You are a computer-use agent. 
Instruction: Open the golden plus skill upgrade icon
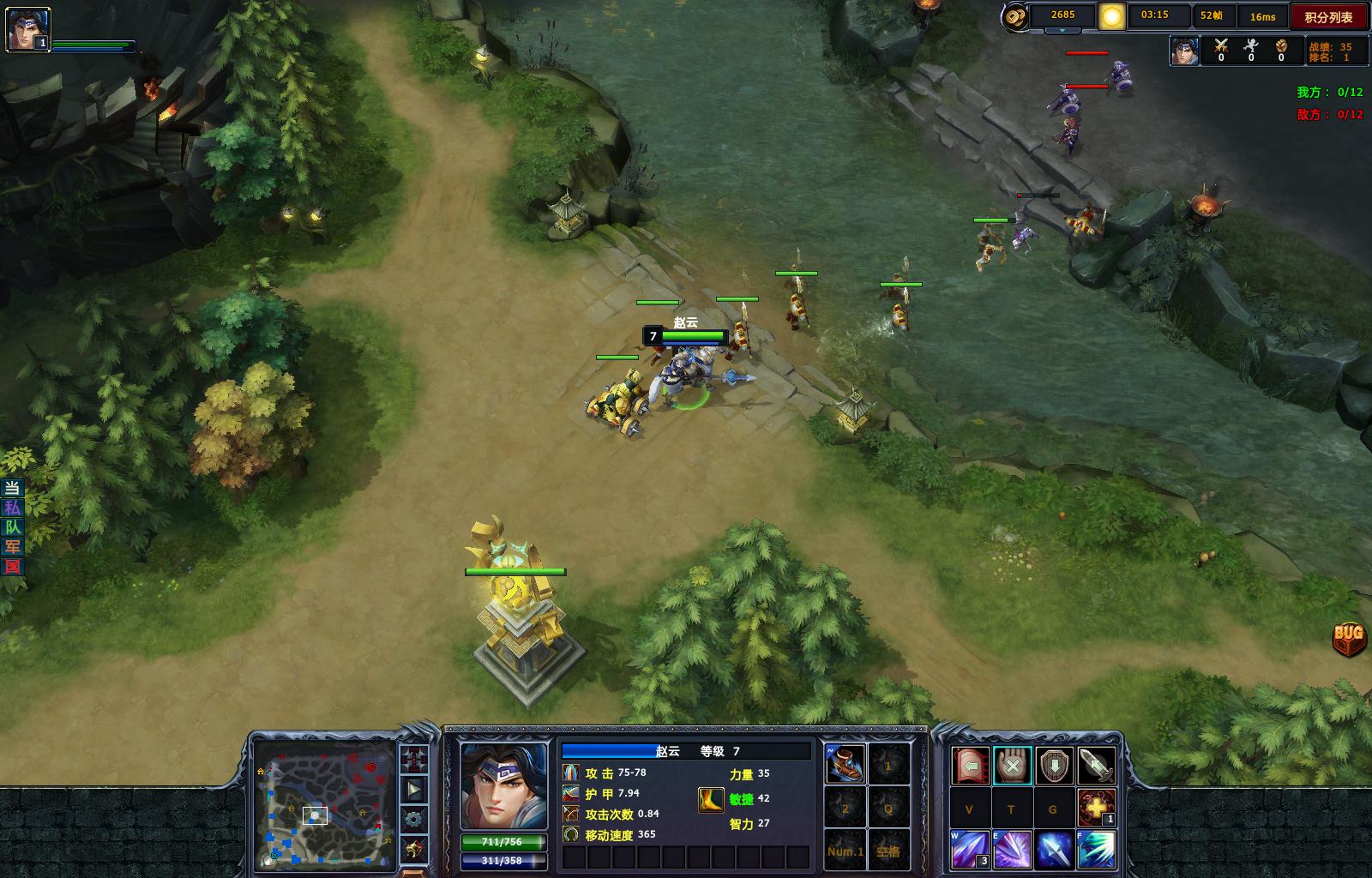(x=1096, y=807)
